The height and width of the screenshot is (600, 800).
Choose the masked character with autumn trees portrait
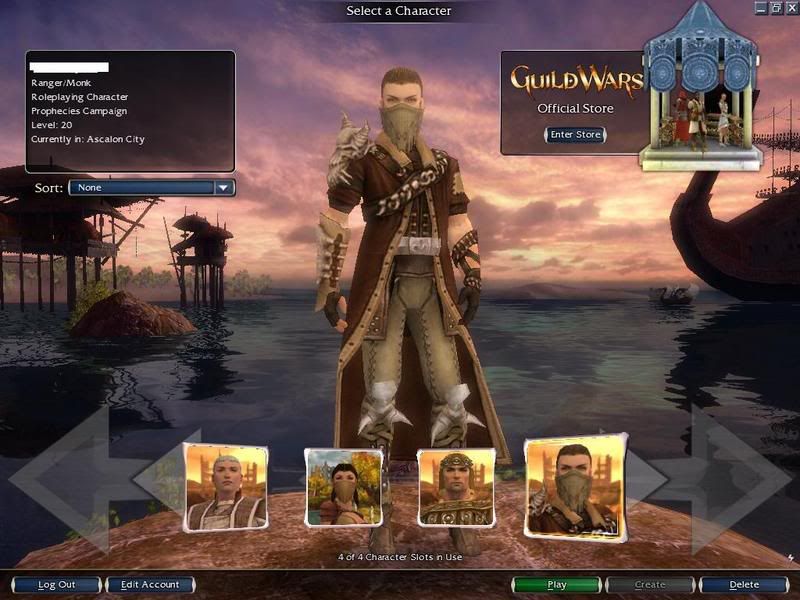point(344,487)
